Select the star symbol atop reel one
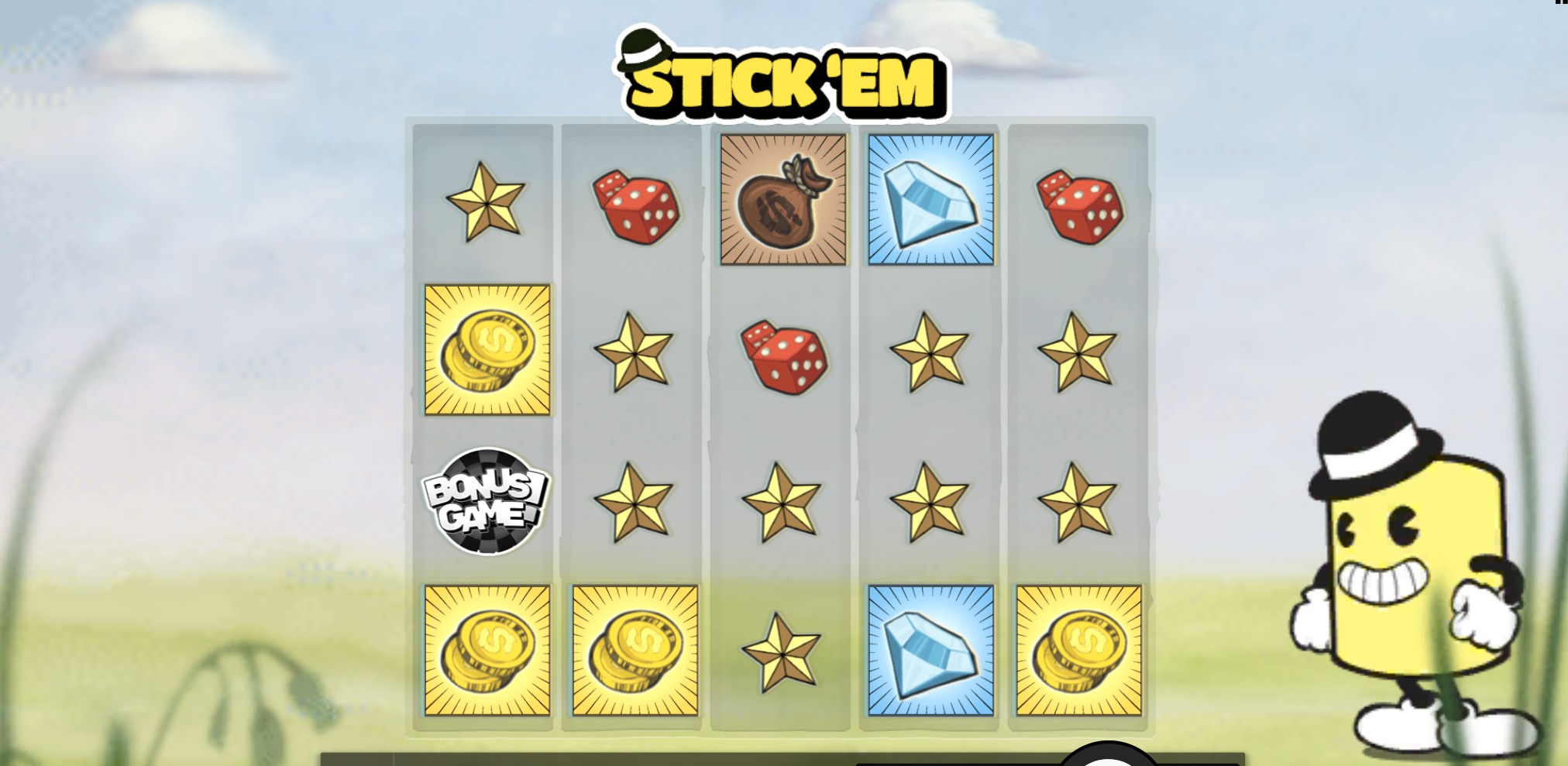This screenshot has width=1568, height=766. (486, 205)
